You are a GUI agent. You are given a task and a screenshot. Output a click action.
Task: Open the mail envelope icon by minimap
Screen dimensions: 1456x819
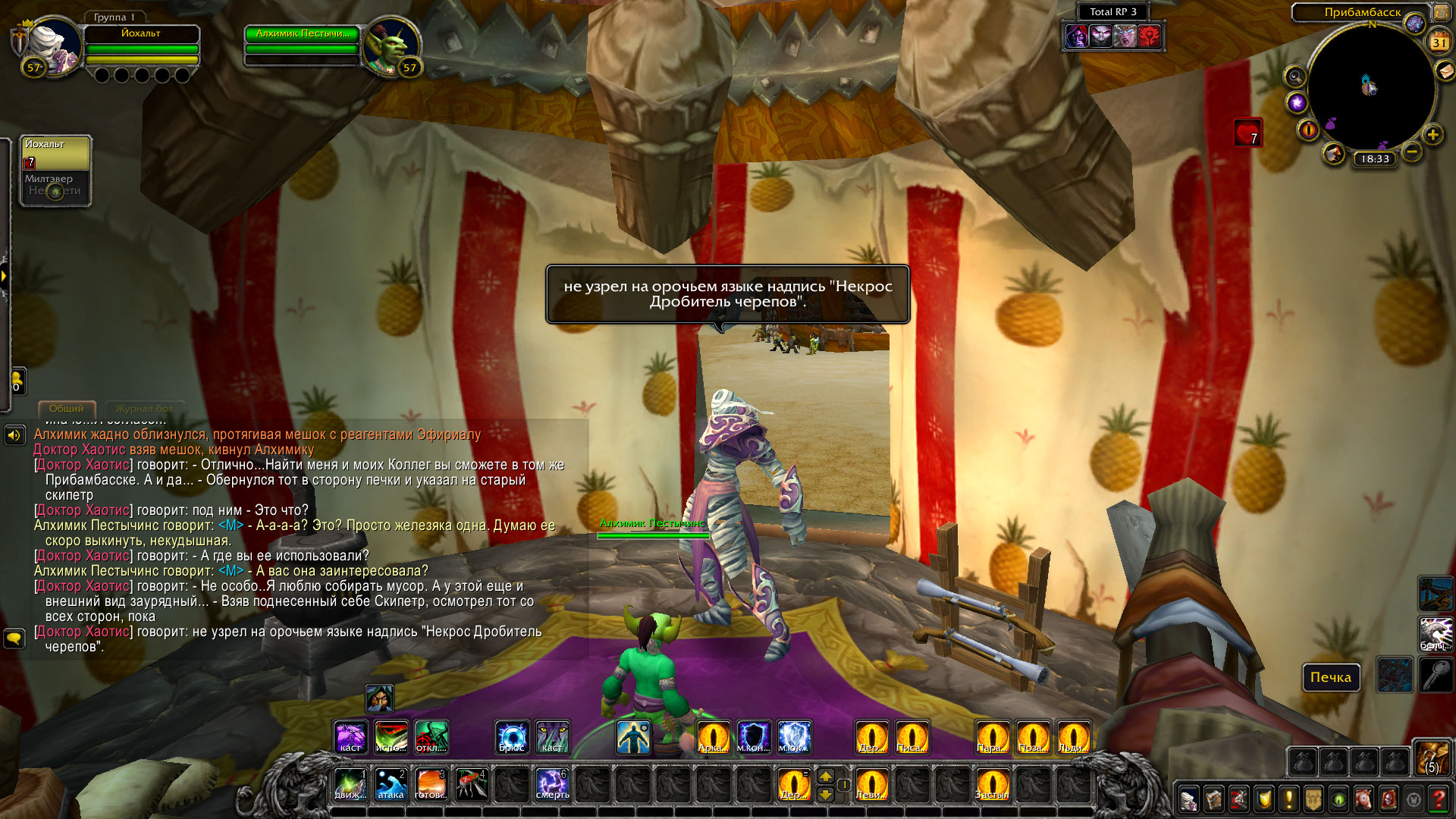click(x=1445, y=71)
